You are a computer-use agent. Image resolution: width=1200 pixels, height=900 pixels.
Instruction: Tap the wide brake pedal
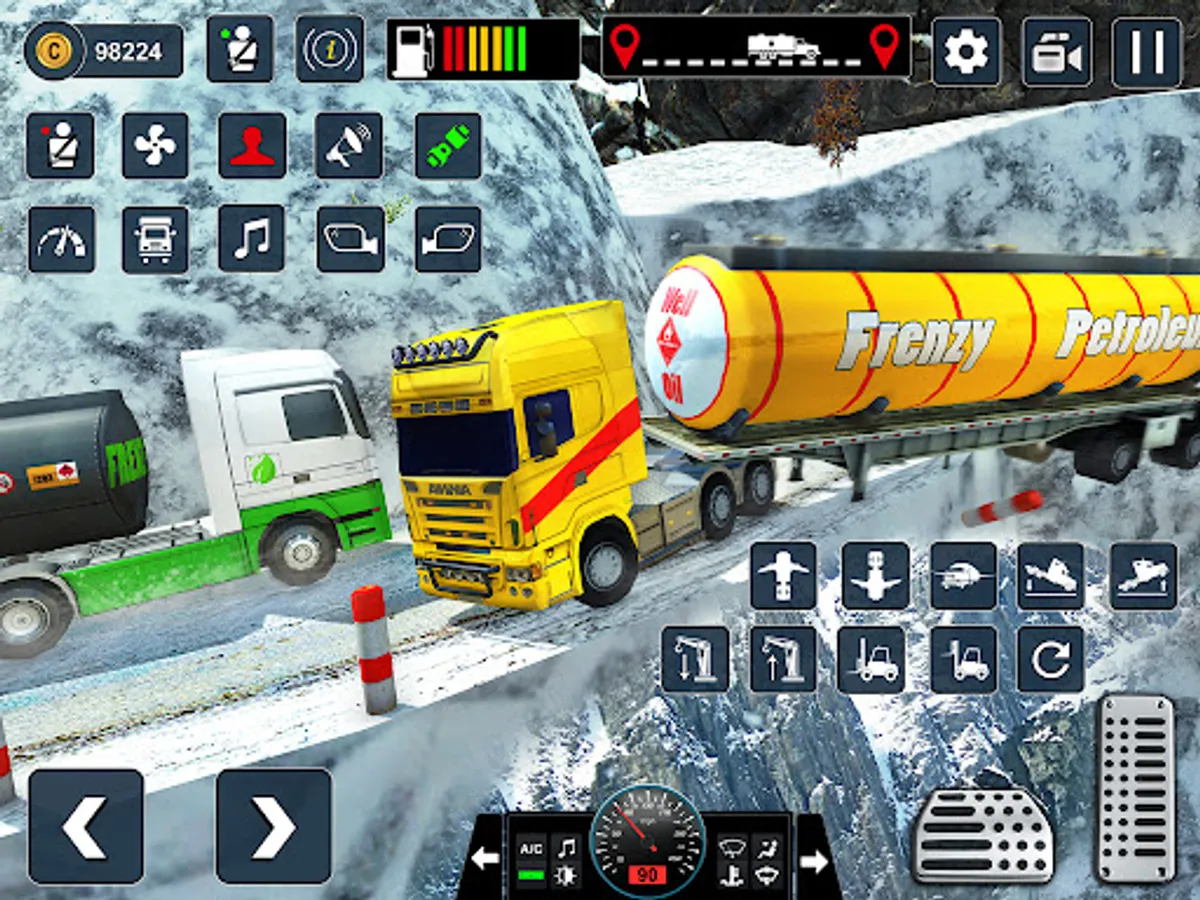coord(982,836)
